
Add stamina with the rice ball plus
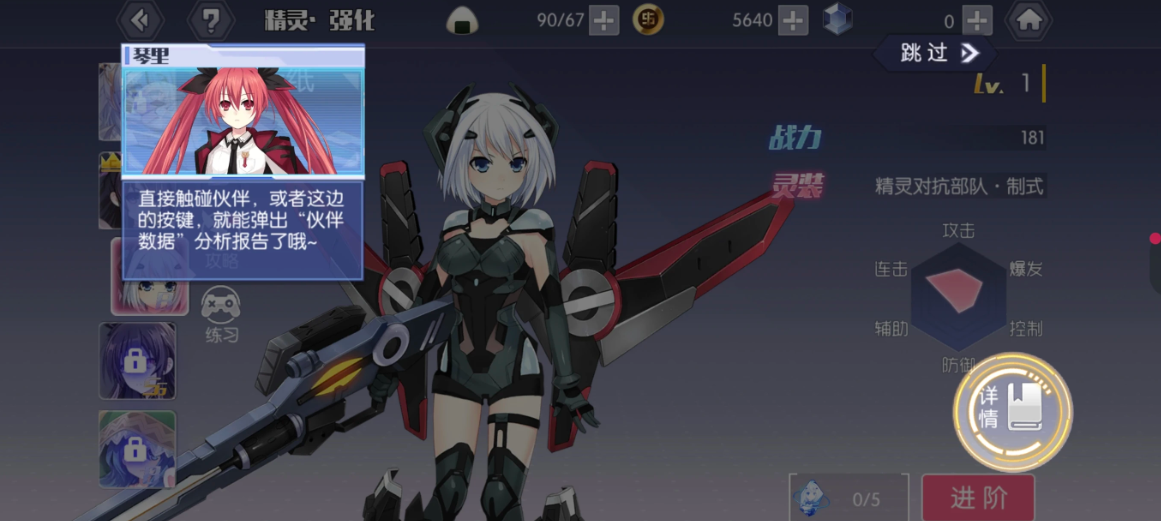click(x=604, y=20)
